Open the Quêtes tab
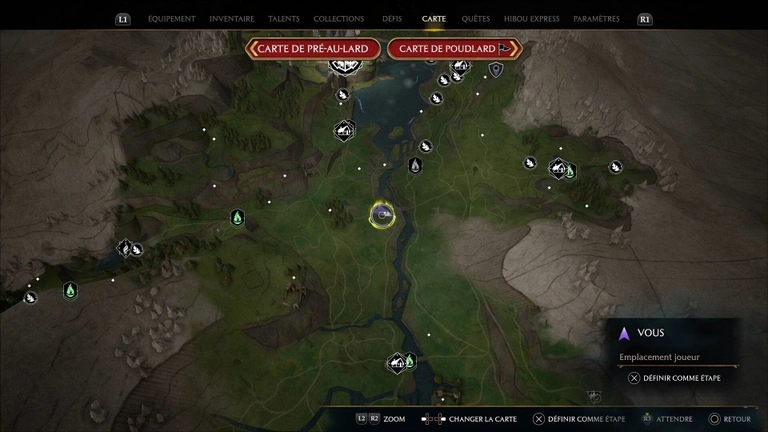 476,19
